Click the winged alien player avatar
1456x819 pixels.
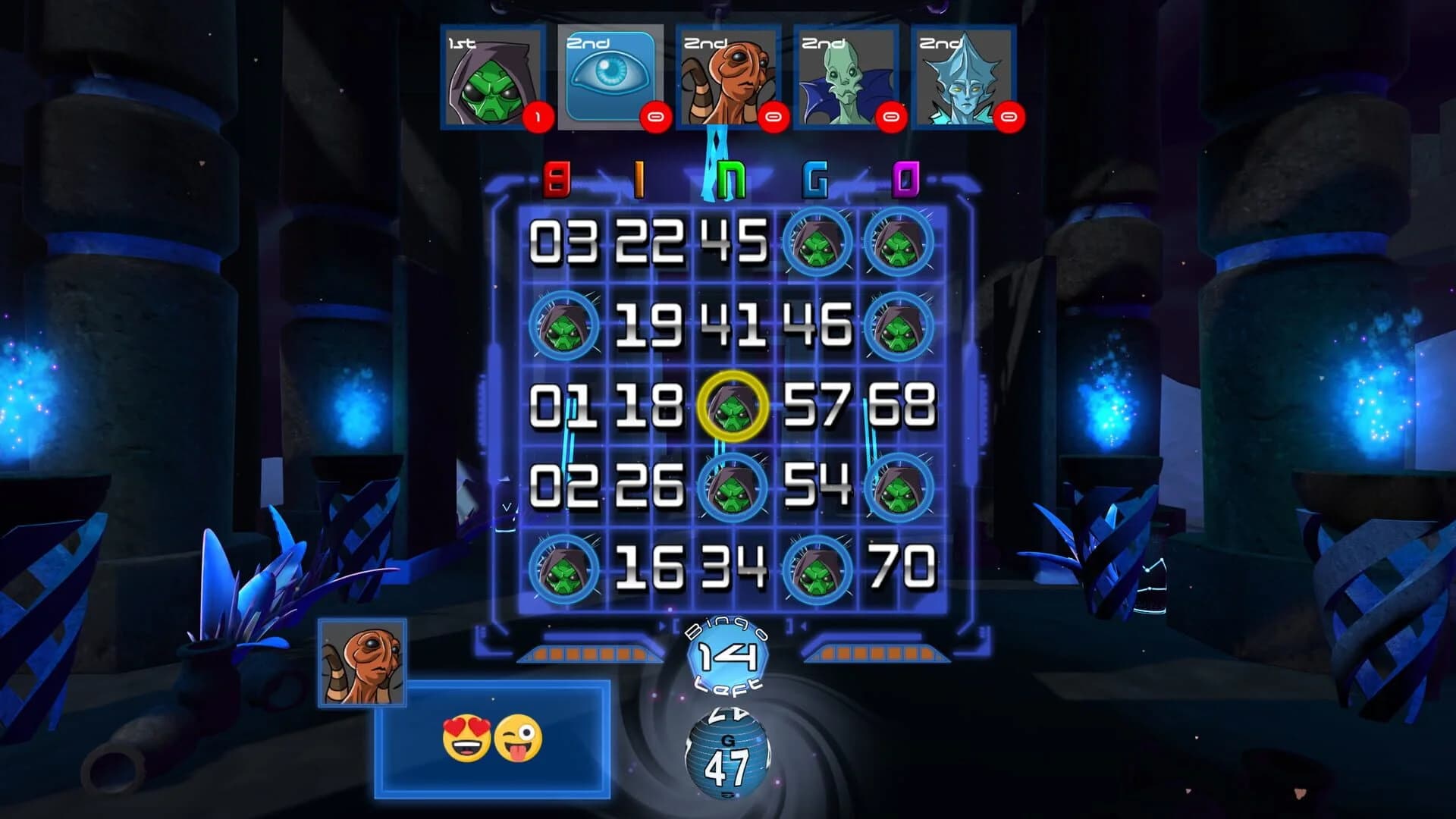[x=846, y=80]
